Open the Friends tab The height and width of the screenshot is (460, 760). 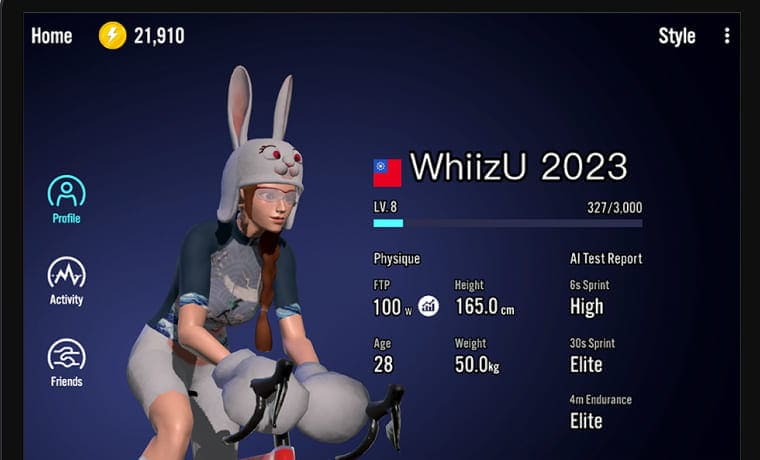pos(66,362)
